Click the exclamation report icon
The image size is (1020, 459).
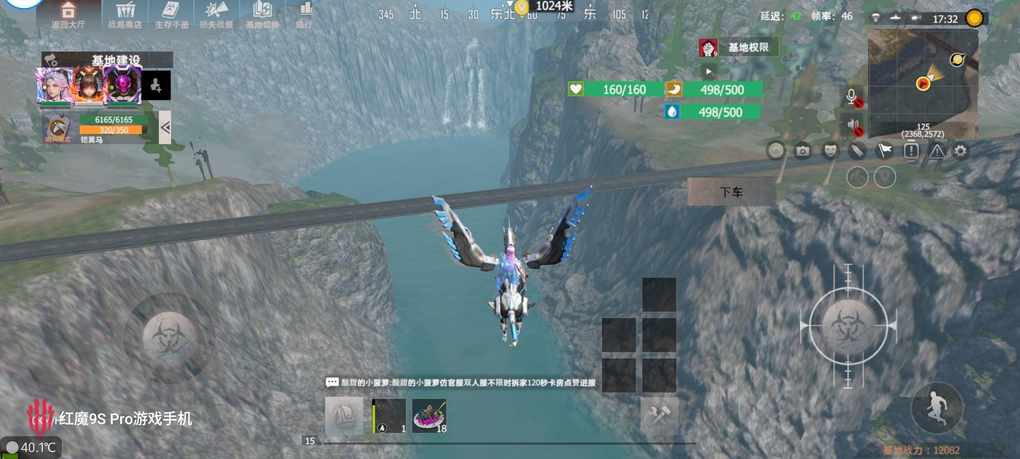point(911,151)
